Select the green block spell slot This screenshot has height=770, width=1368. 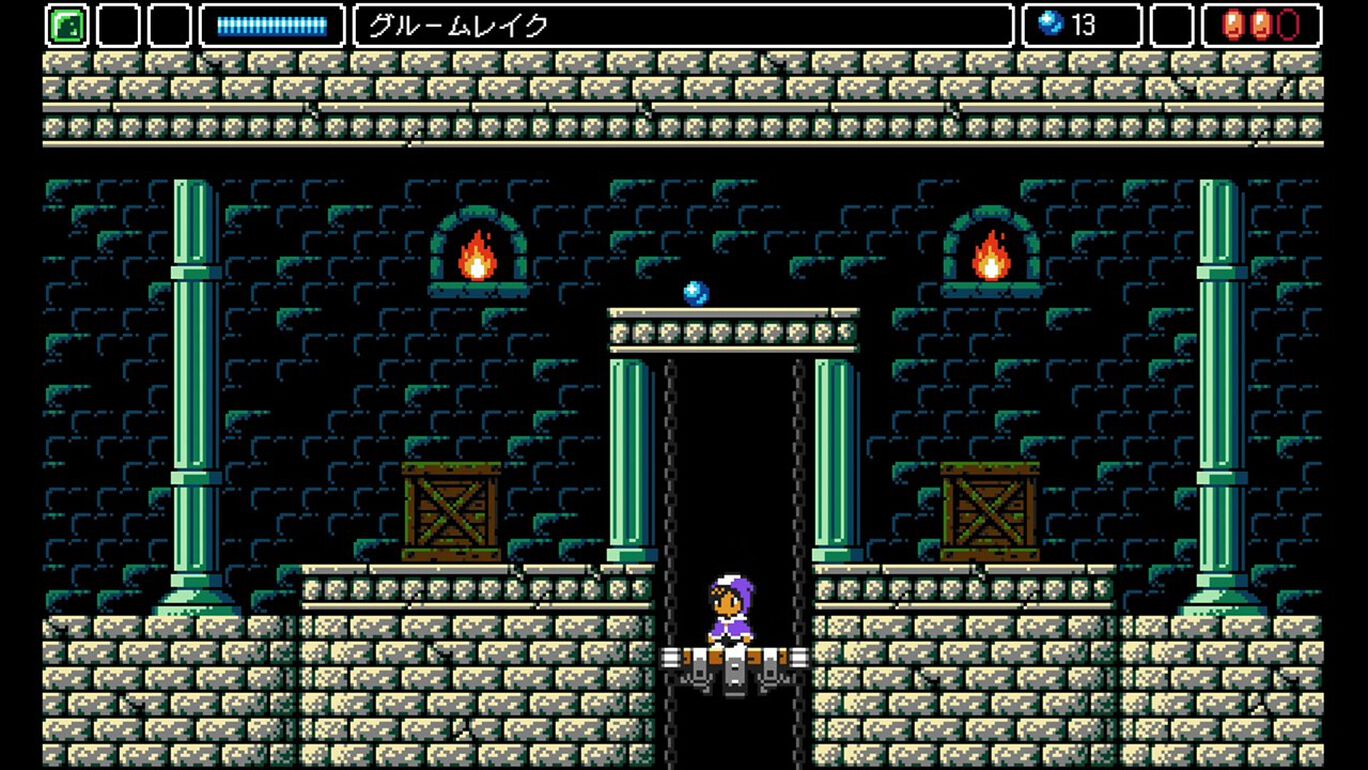click(x=67, y=26)
